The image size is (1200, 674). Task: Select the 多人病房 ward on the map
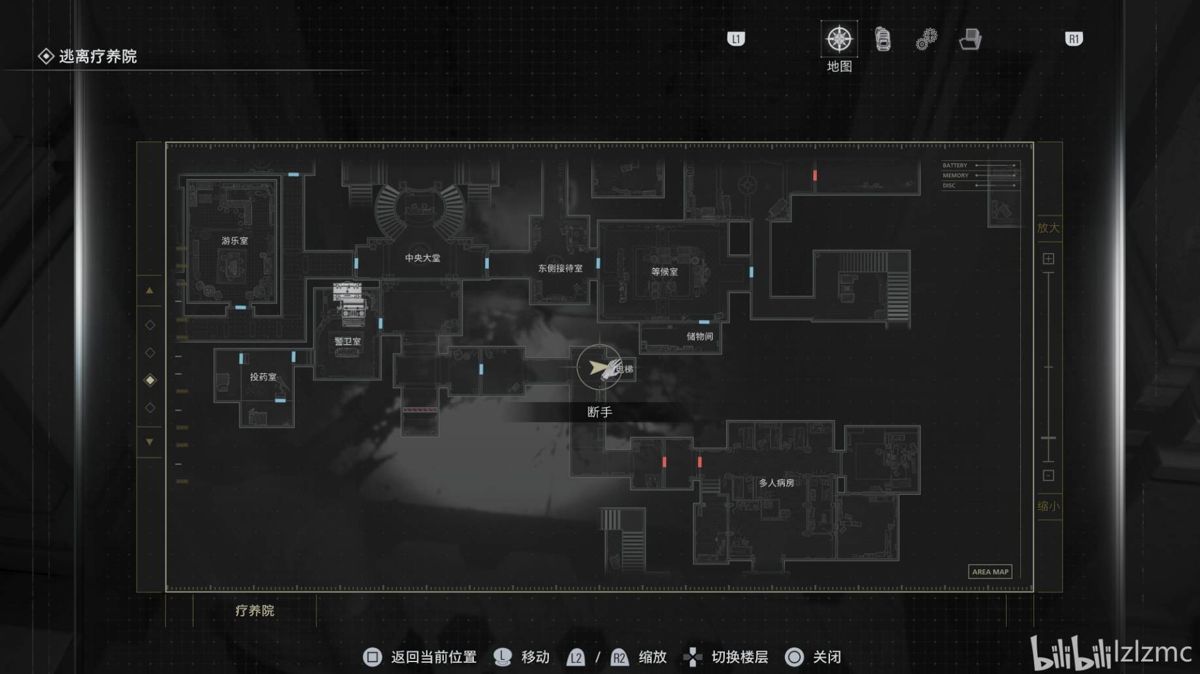776,483
